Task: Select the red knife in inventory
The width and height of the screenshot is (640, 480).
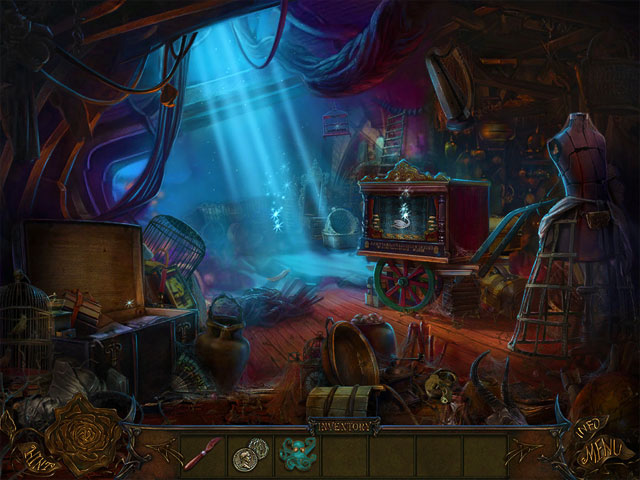Action: 200,452
